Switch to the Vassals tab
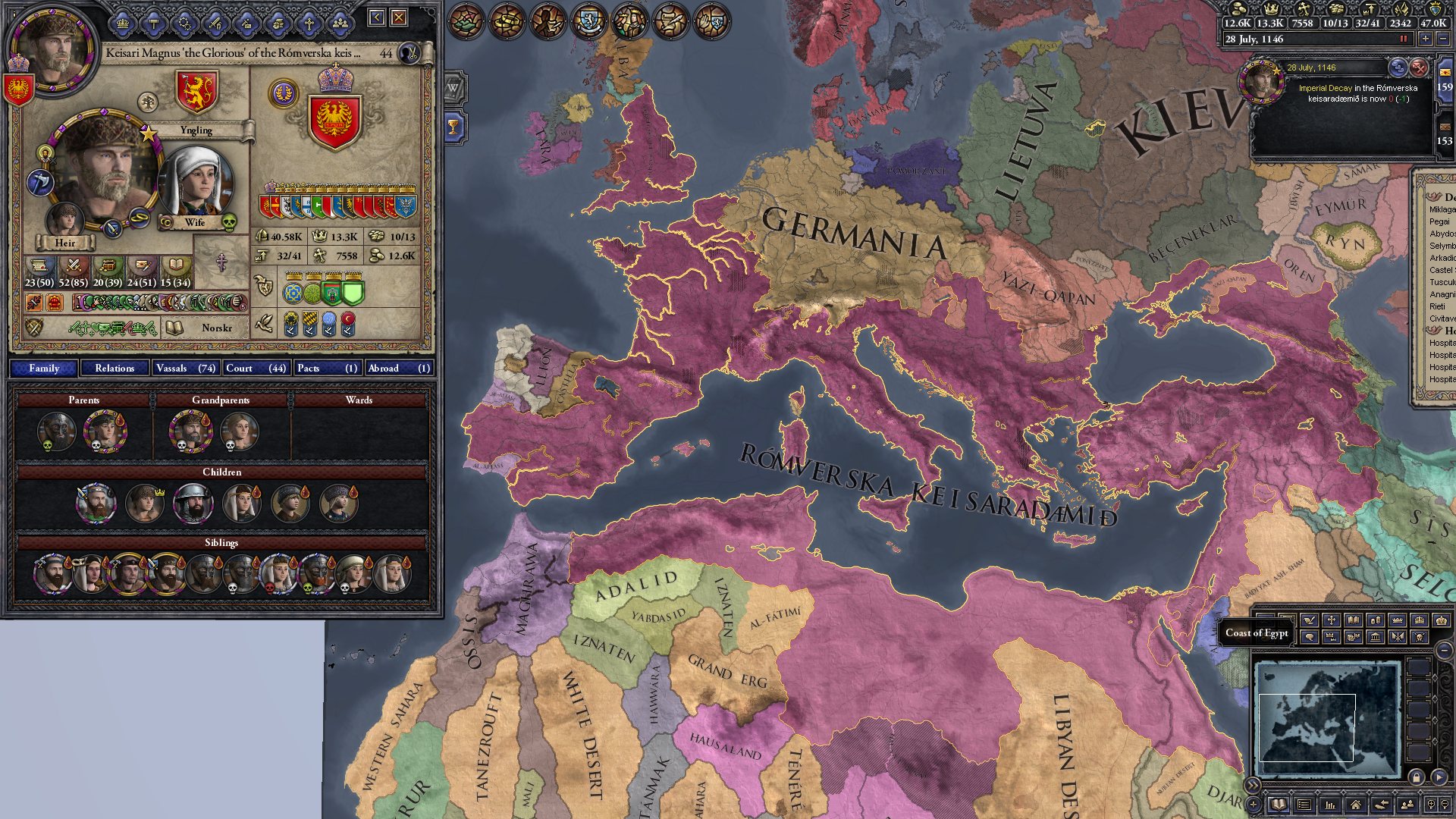The image size is (1456, 819). [x=186, y=368]
